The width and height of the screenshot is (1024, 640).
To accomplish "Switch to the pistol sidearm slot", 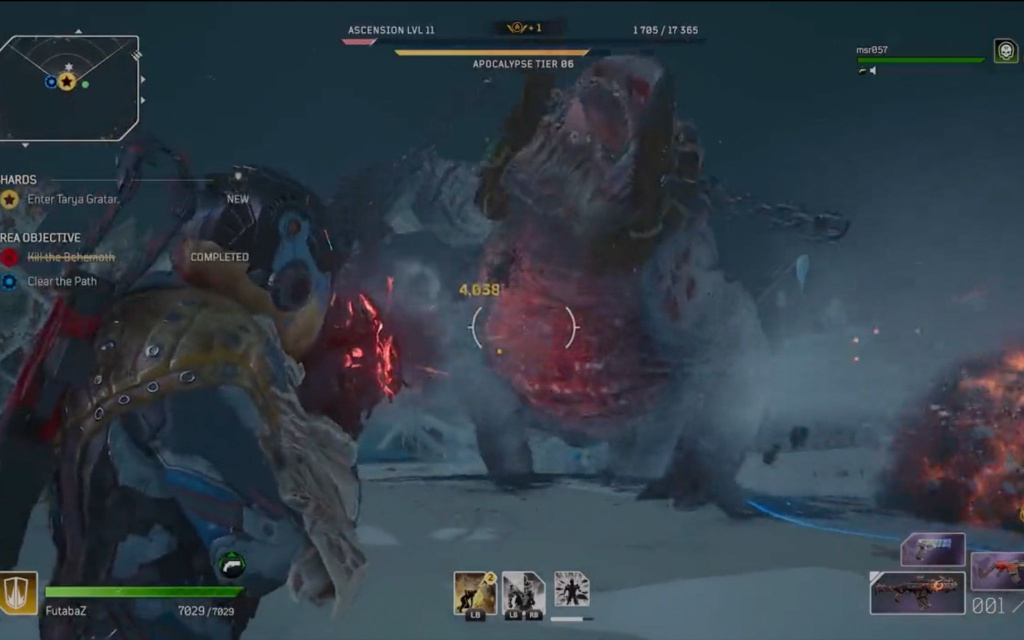I will (x=932, y=549).
